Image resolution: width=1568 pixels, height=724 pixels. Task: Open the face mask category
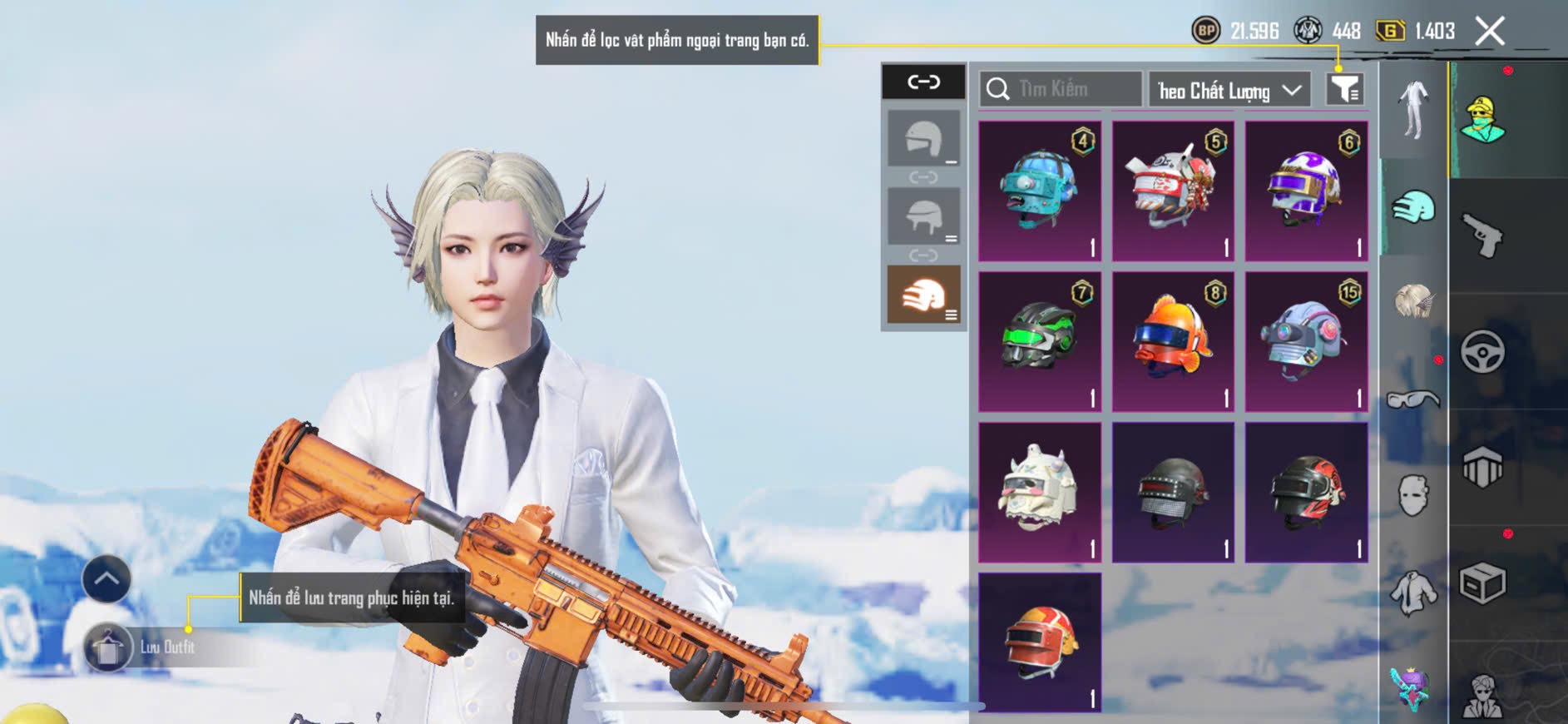point(1413,496)
